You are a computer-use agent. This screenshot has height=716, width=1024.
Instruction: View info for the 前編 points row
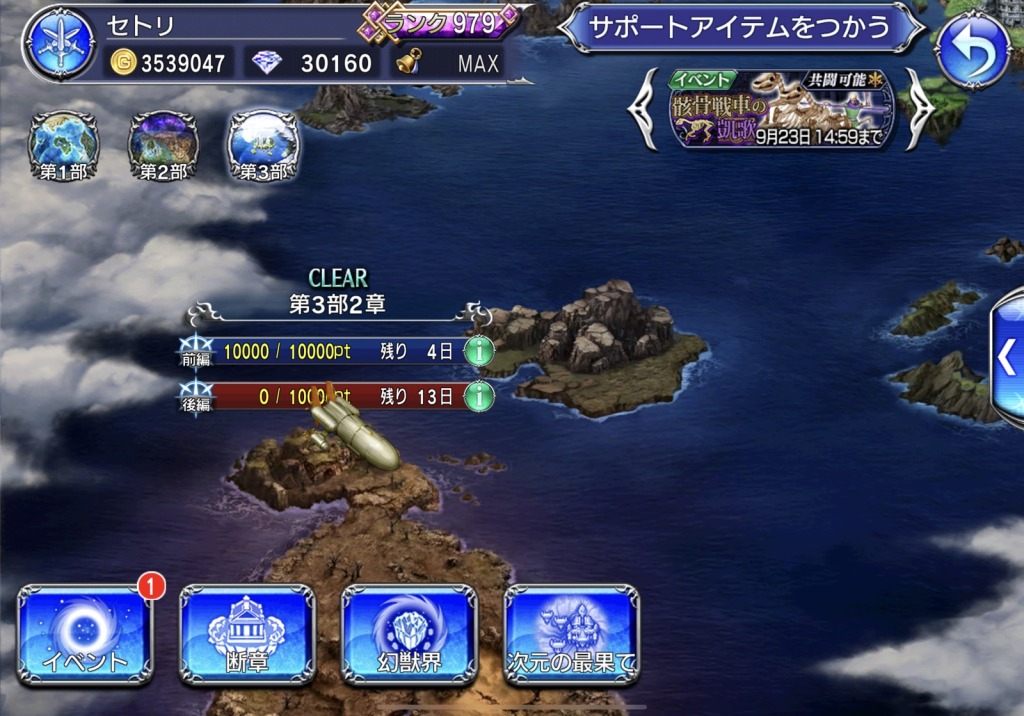tap(480, 351)
